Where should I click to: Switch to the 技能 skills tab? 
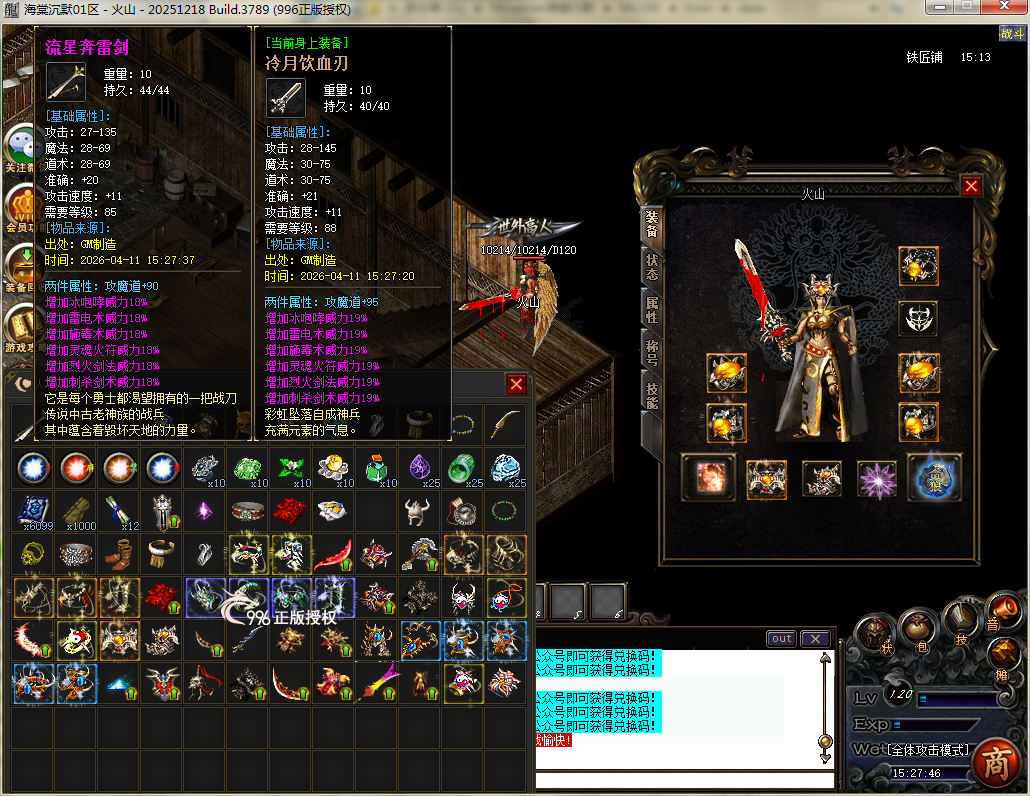click(652, 396)
